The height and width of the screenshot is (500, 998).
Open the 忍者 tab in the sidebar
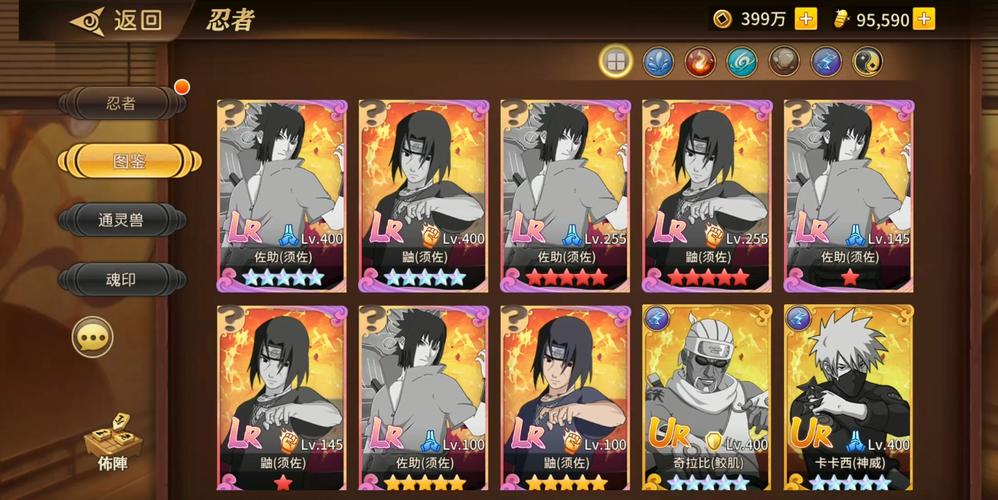tap(122, 103)
